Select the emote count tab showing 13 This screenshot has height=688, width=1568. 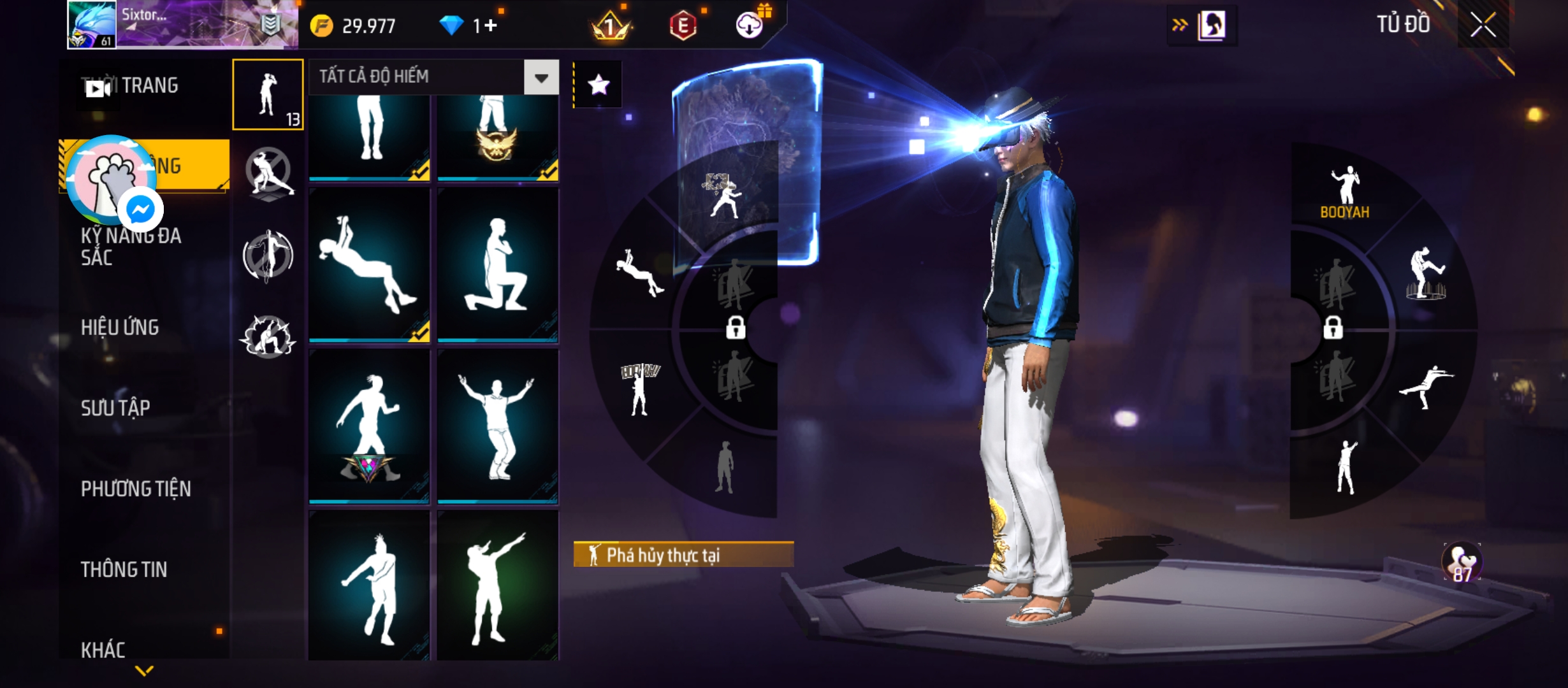click(268, 94)
